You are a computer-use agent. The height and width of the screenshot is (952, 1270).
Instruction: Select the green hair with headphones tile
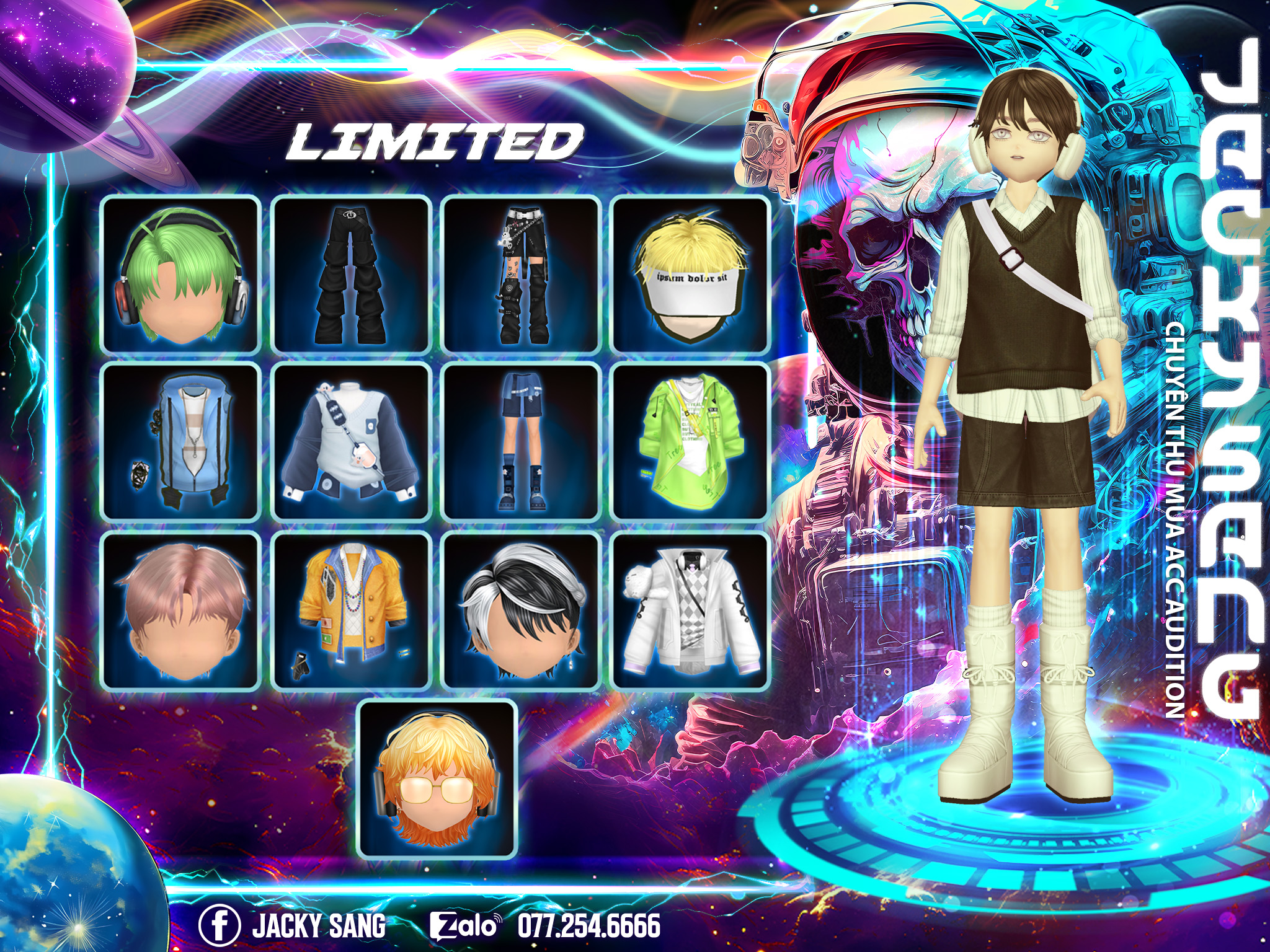pos(180,274)
